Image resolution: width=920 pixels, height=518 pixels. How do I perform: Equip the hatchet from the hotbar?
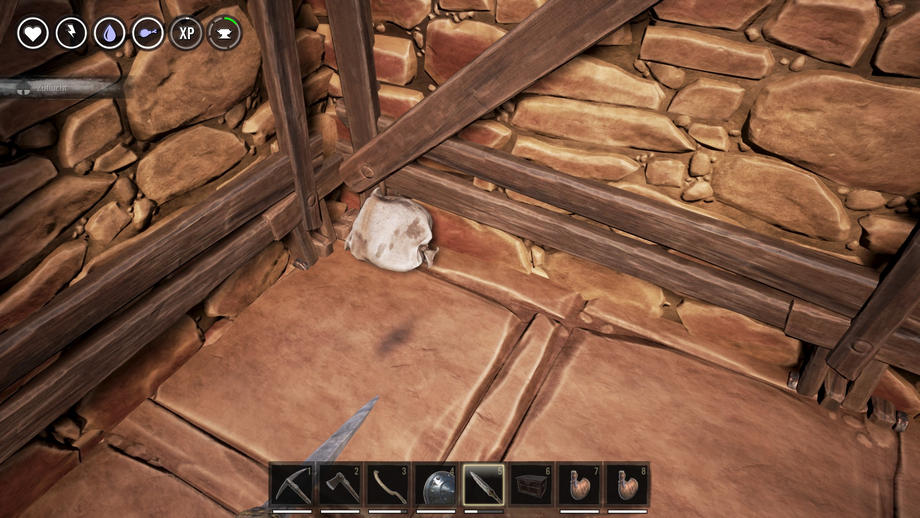[339, 485]
